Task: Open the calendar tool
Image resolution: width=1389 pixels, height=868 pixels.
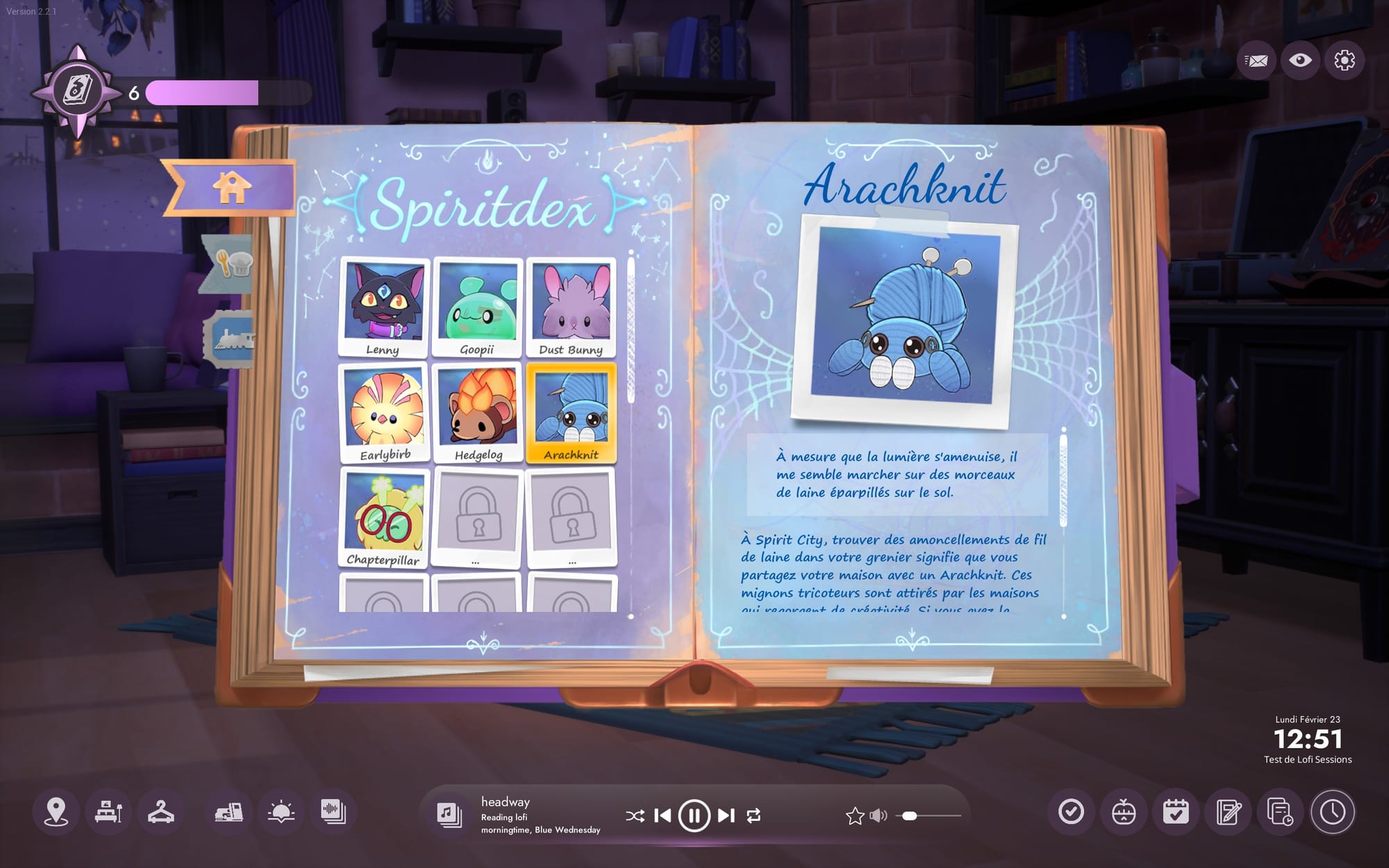Action: pos(1176,812)
